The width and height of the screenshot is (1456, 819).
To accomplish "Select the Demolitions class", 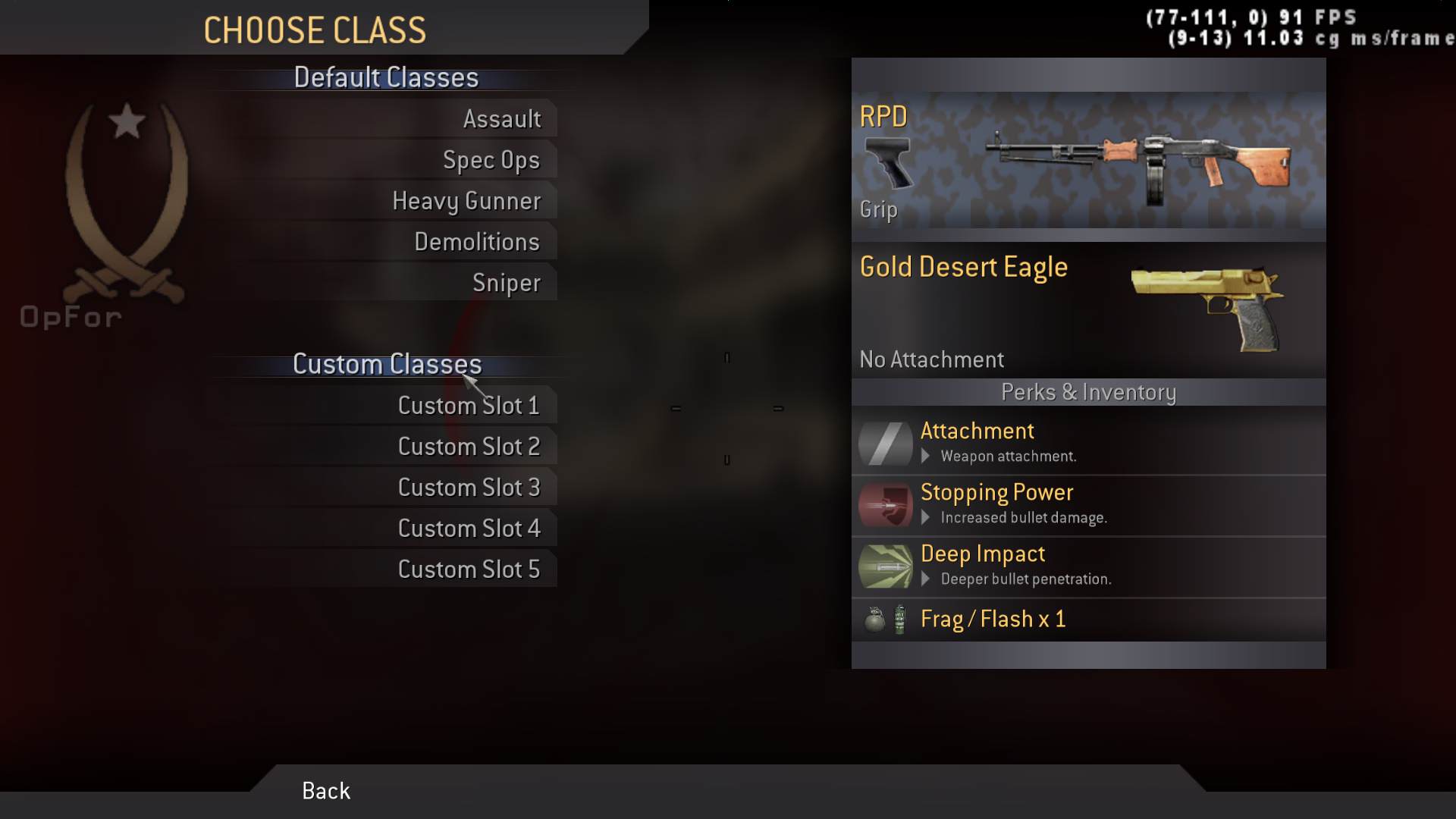I will click(x=476, y=242).
